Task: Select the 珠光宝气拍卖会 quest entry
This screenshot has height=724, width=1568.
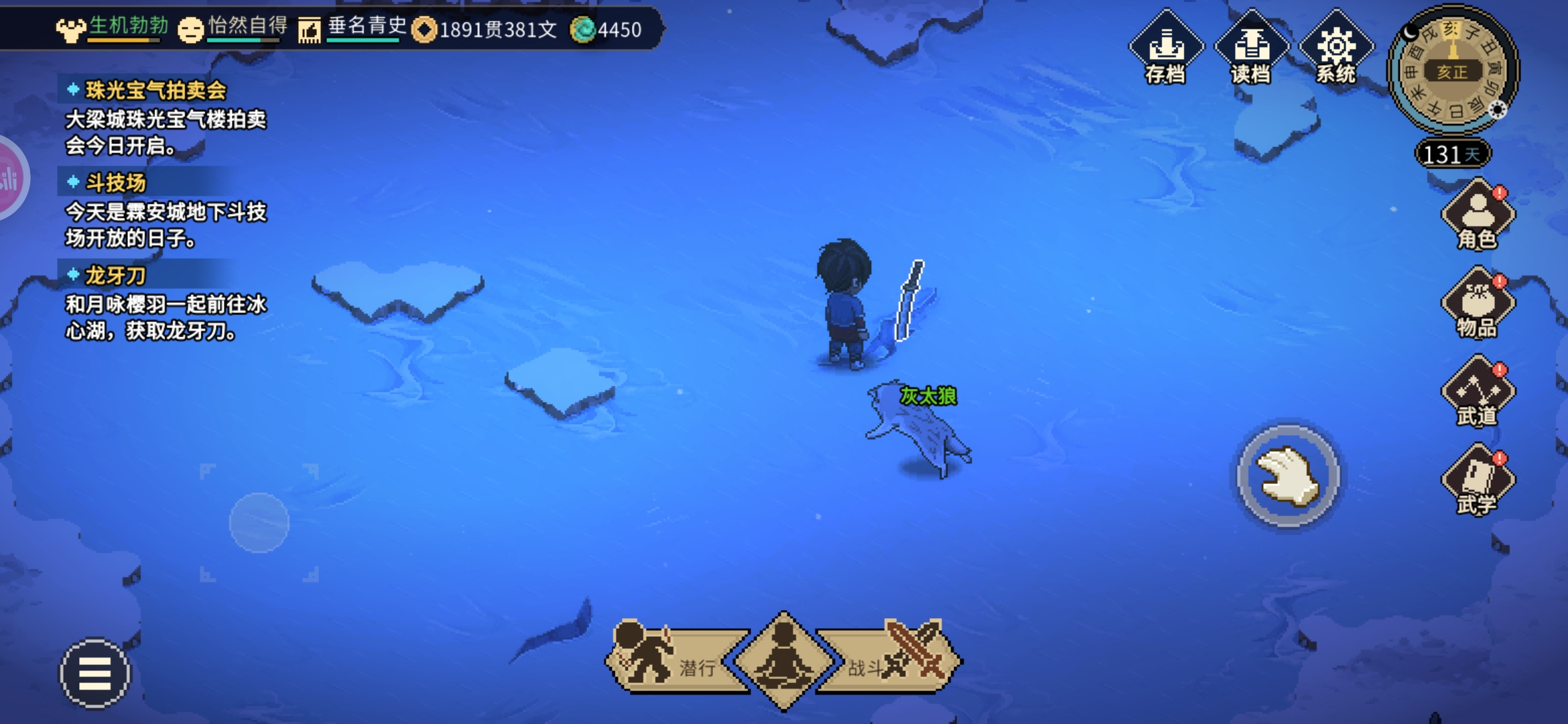Action: 155,90
